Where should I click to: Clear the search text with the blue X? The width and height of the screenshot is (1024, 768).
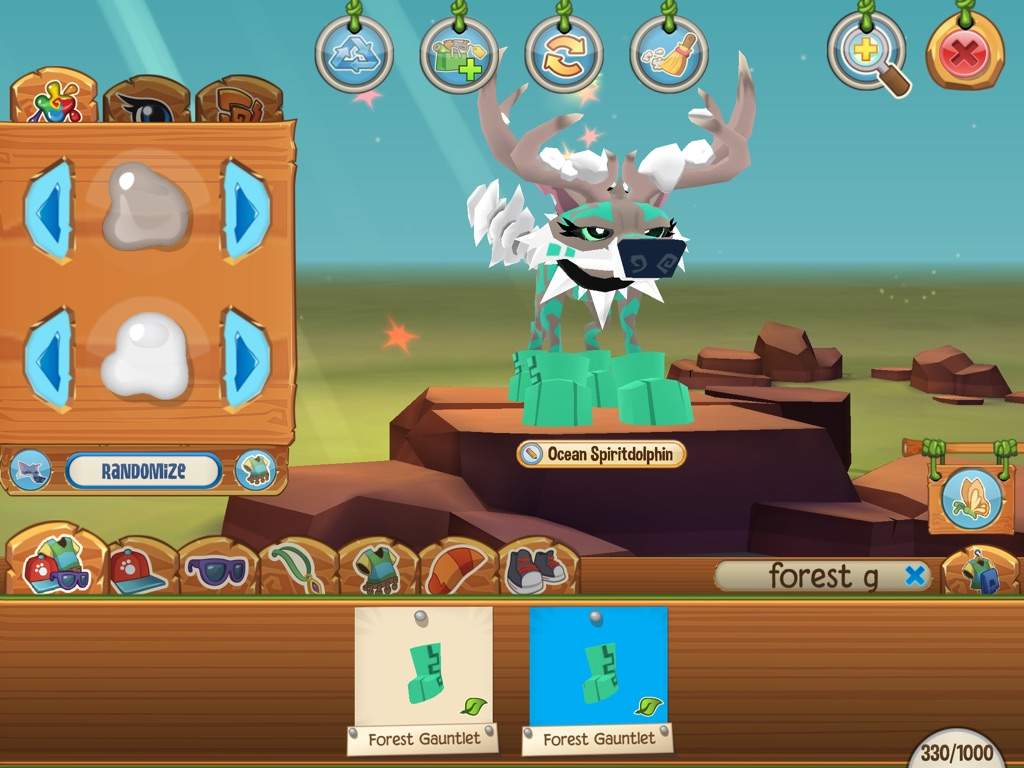914,575
